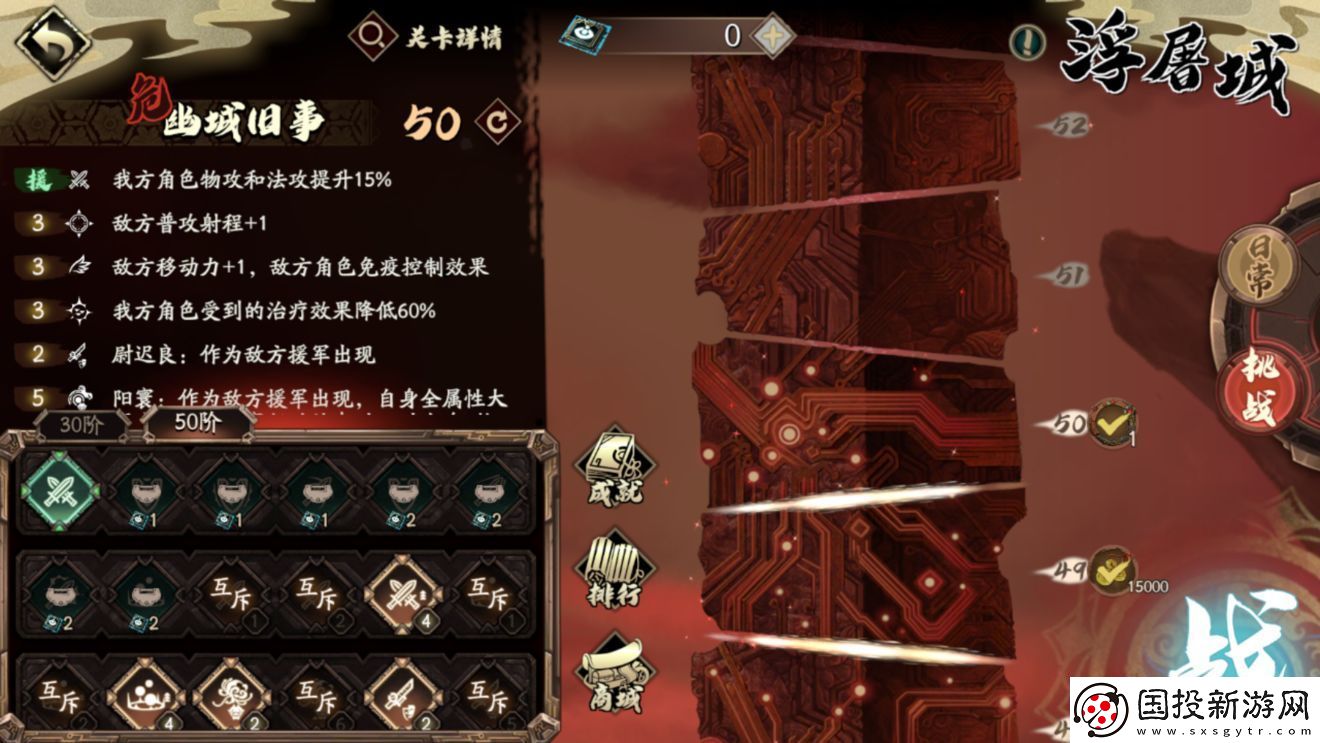The height and width of the screenshot is (743, 1320).
Task: Select floor 50 checkmark reward
Action: tap(1112, 423)
